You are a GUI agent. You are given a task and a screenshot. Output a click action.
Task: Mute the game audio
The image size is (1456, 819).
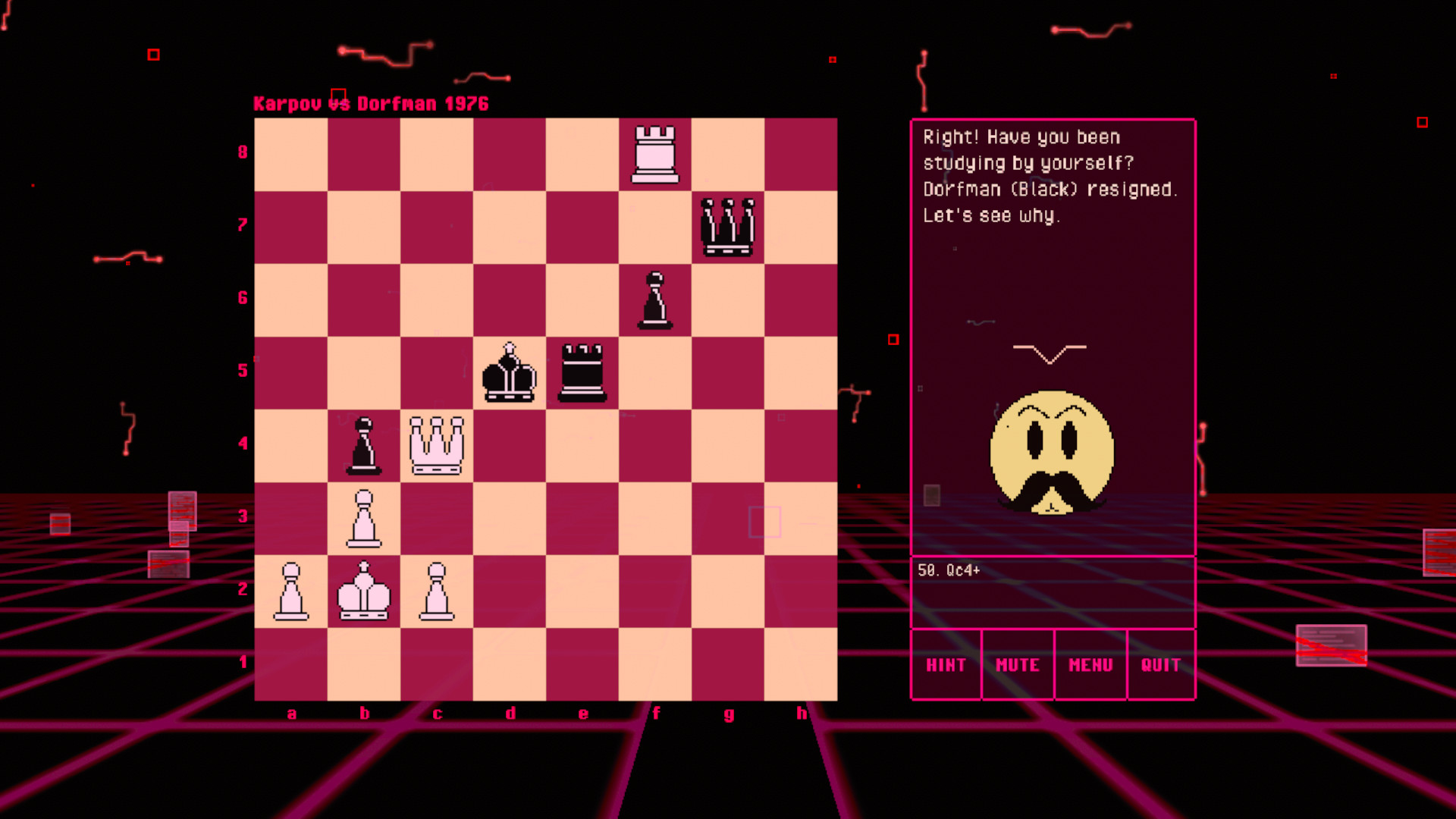[1017, 664]
